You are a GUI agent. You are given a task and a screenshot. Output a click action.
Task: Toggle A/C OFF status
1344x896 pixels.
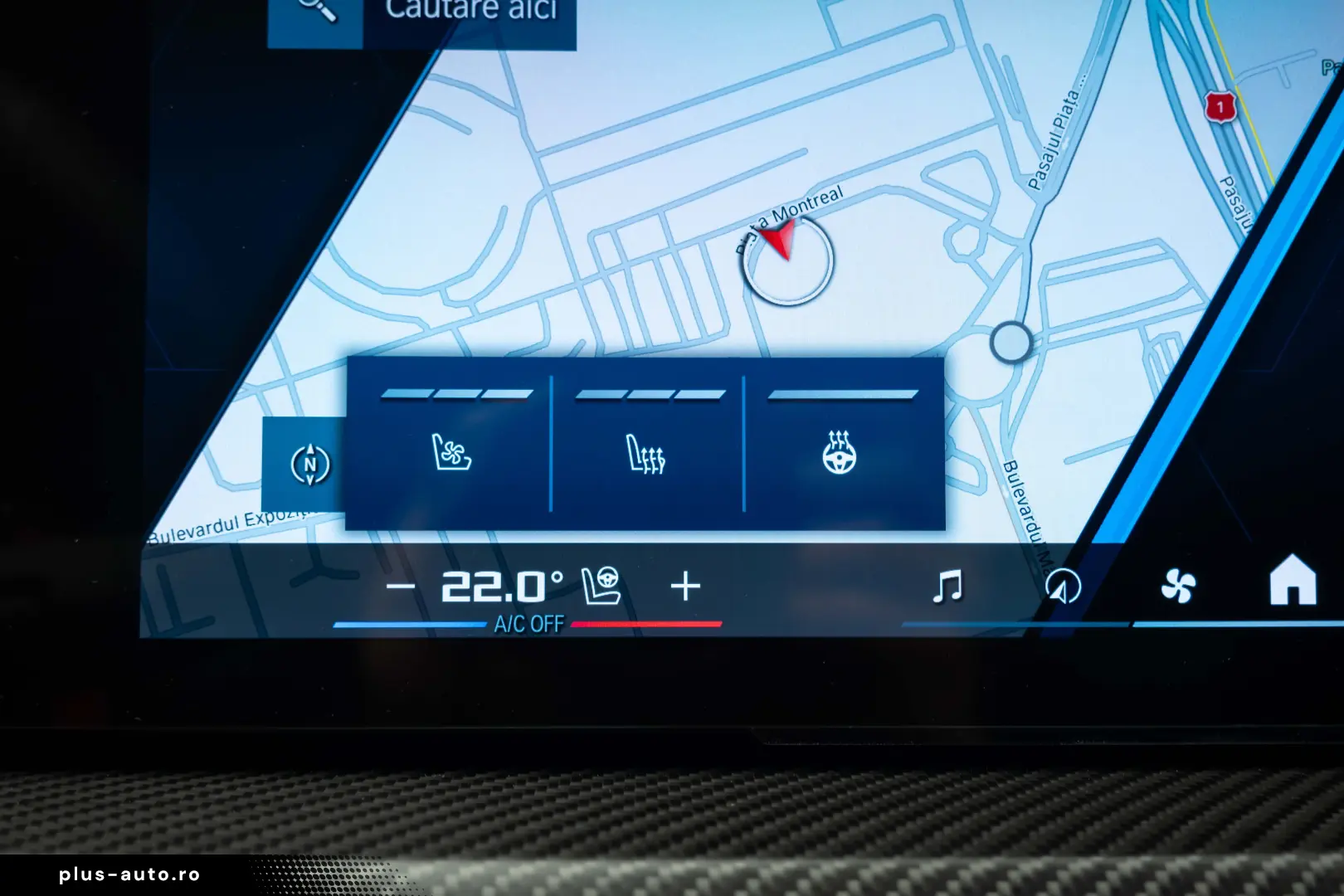pos(528,621)
